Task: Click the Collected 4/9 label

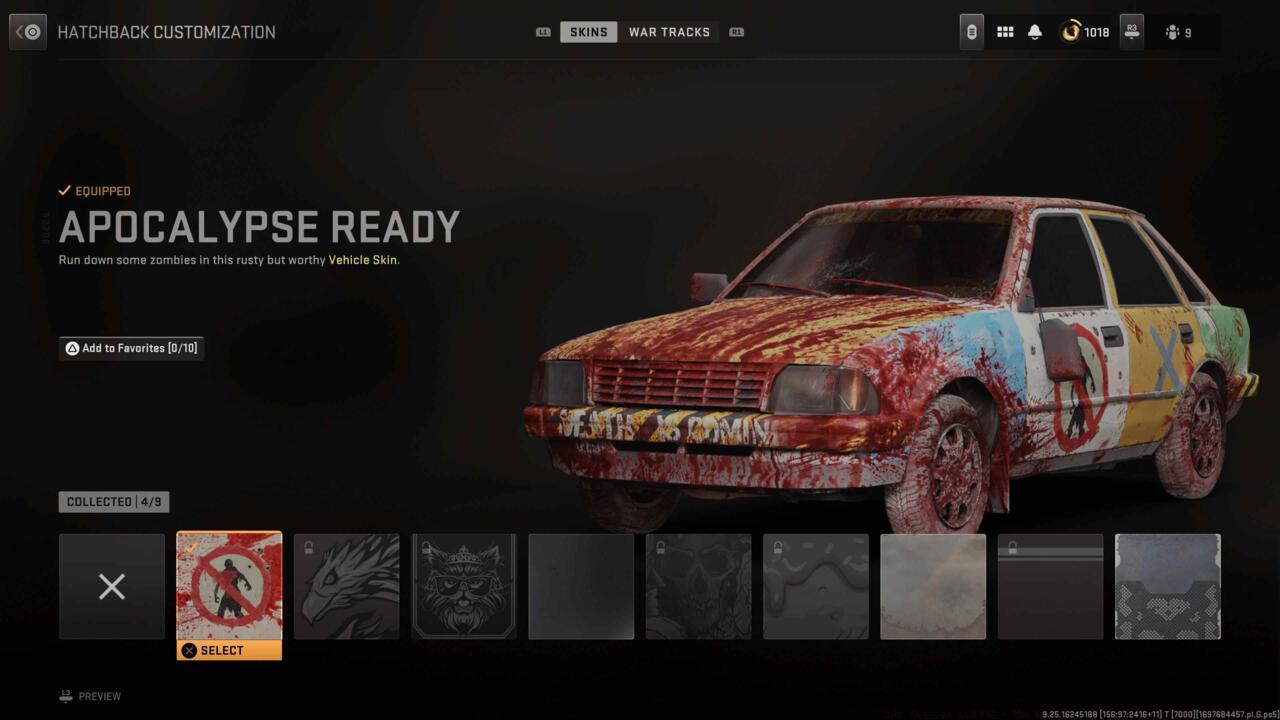Action: point(113,501)
